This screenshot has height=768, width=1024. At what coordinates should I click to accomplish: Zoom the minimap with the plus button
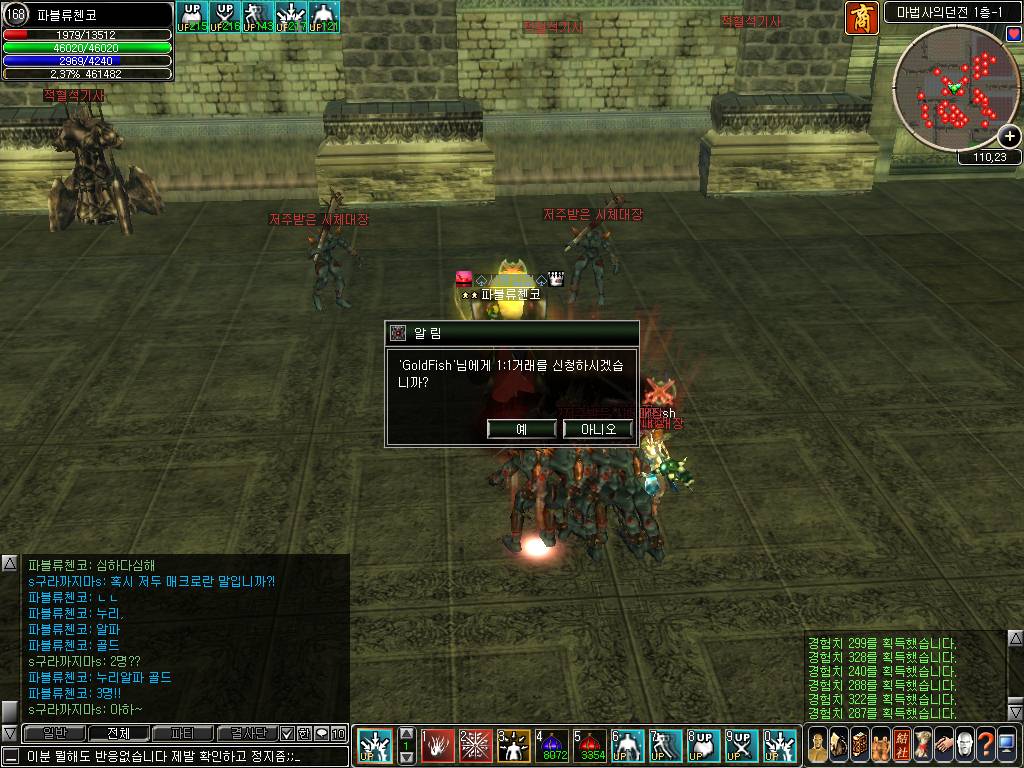(1010, 137)
